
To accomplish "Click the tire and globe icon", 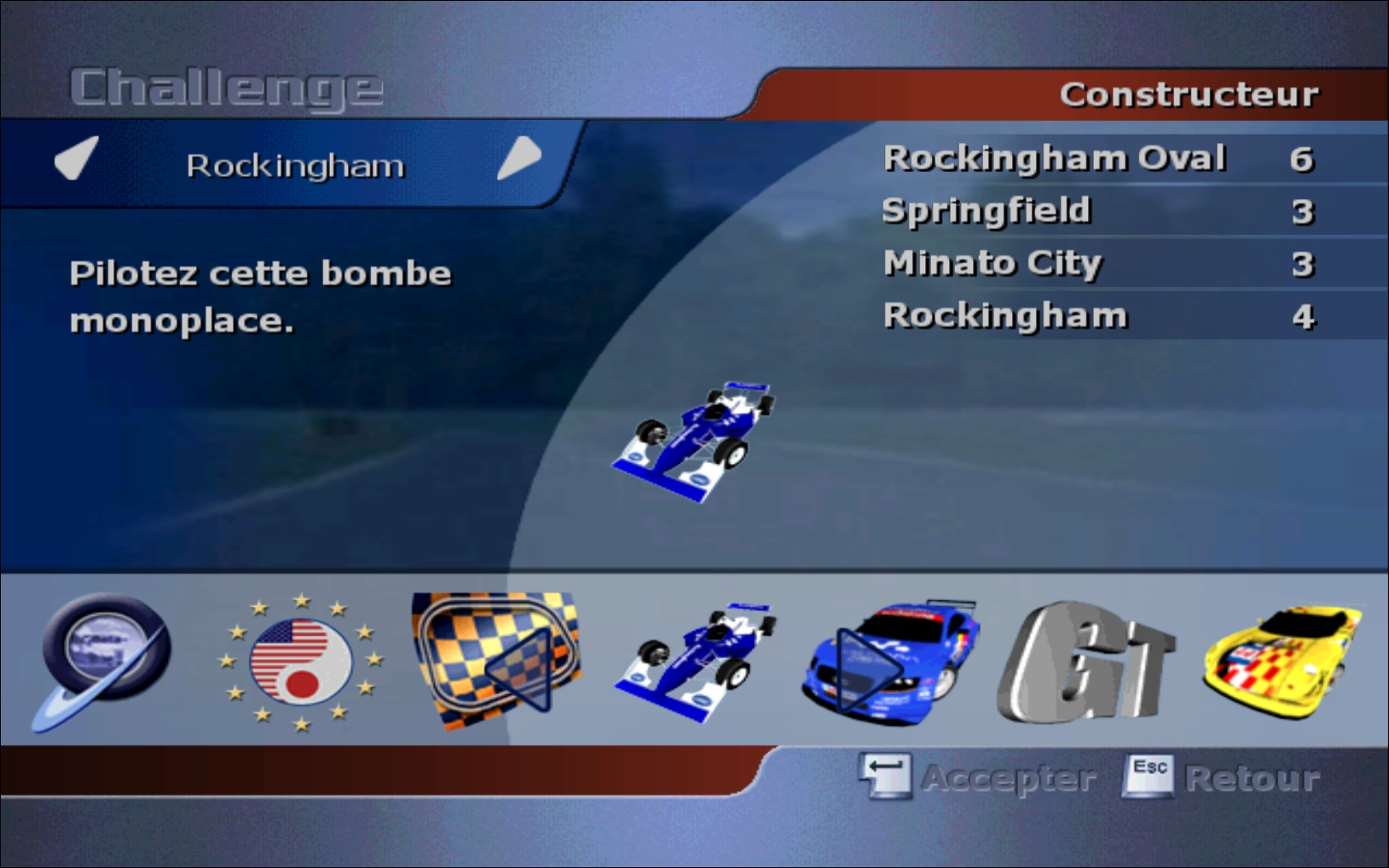I will click(x=103, y=661).
